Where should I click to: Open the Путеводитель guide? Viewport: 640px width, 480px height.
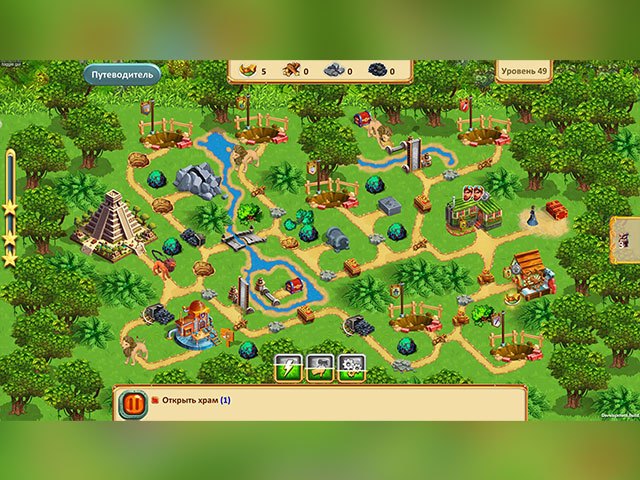[120, 74]
